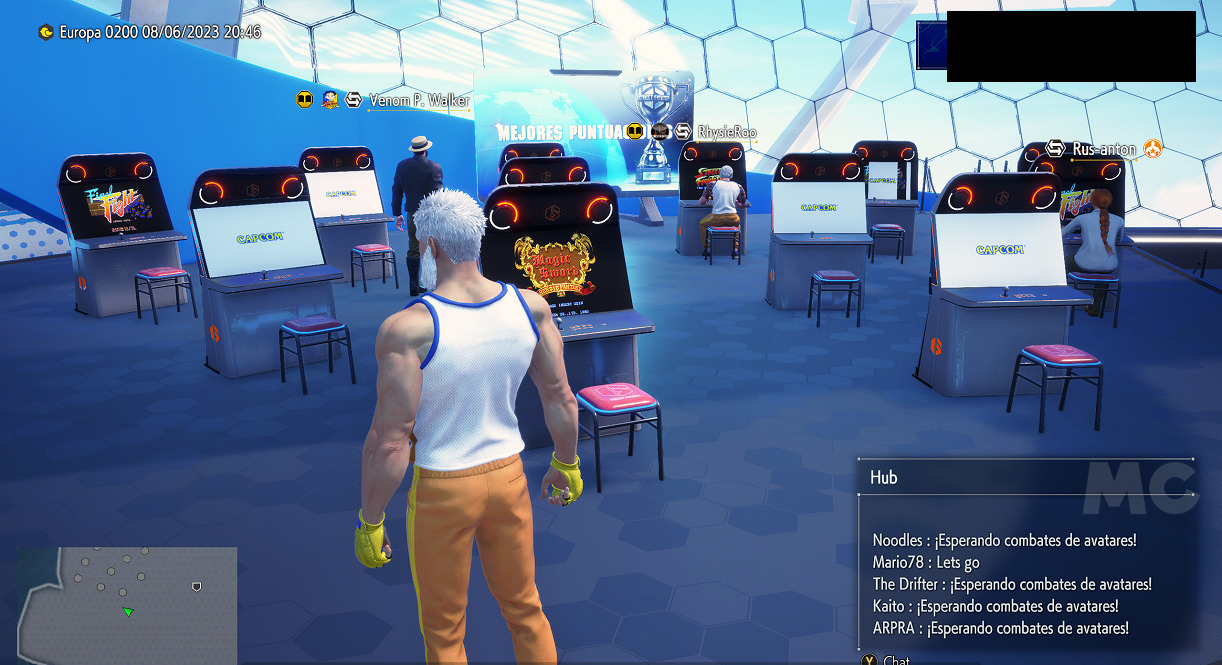Open the minimap in the corner
Screen dimensions: 1222x665
tap(127, 604)
